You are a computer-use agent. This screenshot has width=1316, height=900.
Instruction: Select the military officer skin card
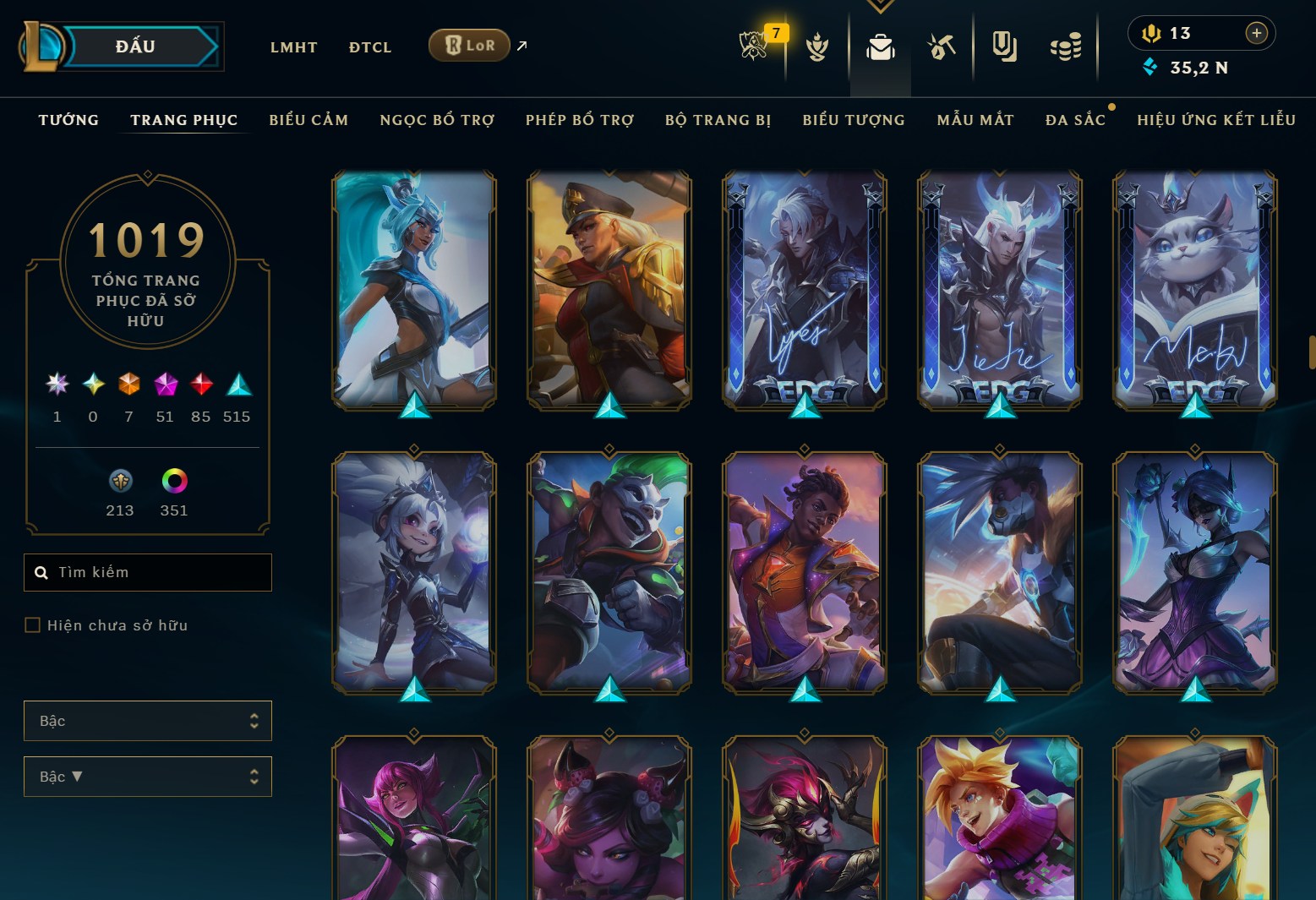609,290
